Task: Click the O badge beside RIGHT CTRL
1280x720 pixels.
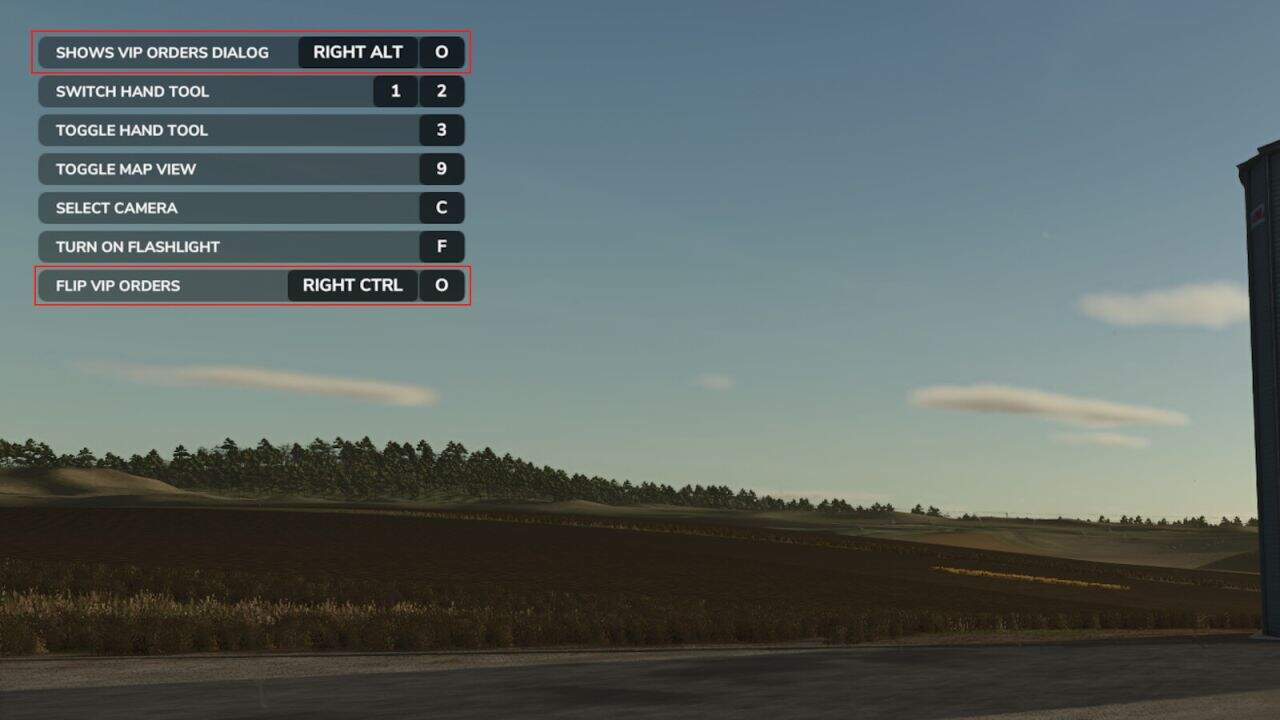Action: pyautogui.click(x=441, y=285)
